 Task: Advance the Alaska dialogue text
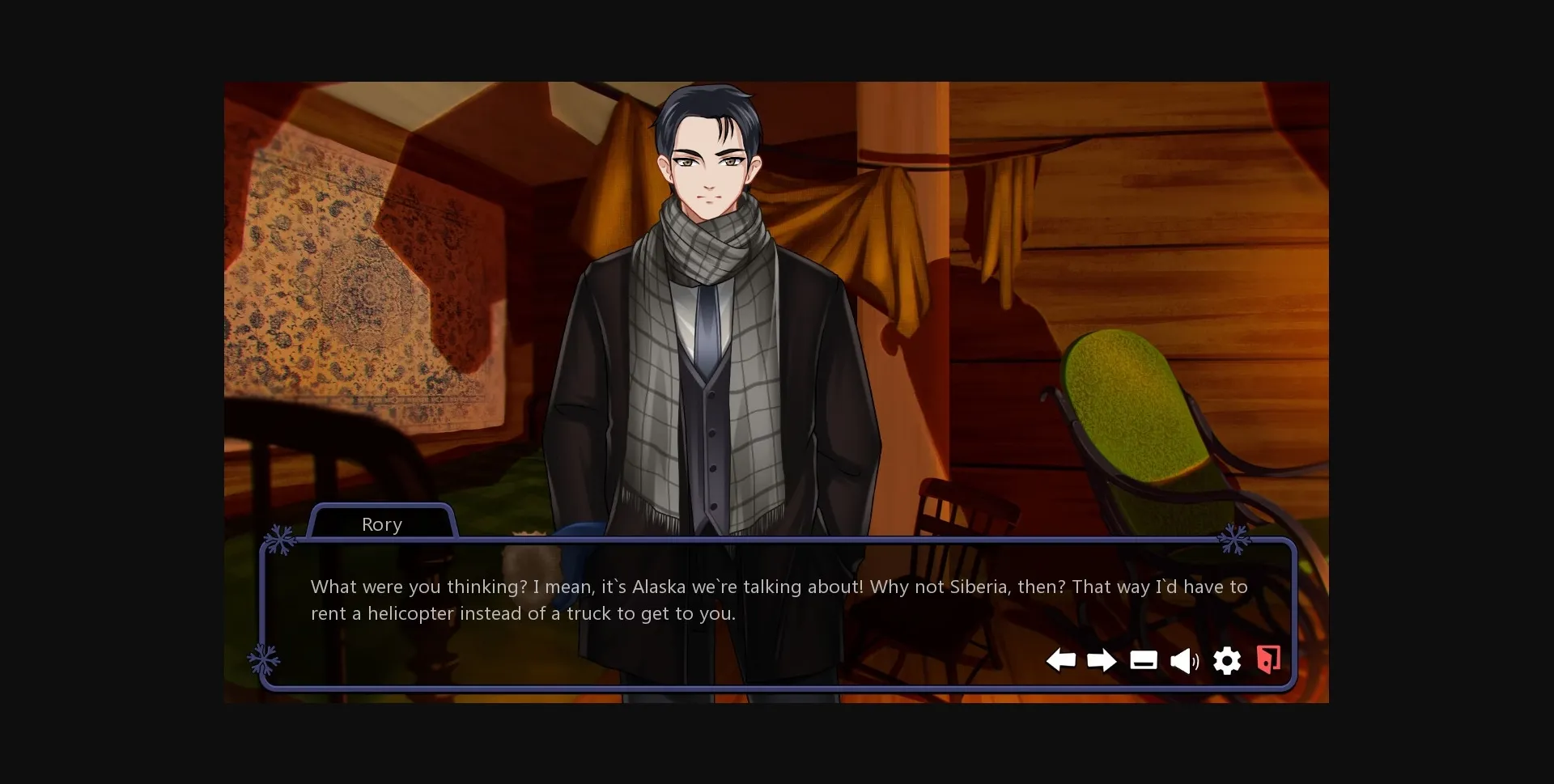tap(777, 600)
